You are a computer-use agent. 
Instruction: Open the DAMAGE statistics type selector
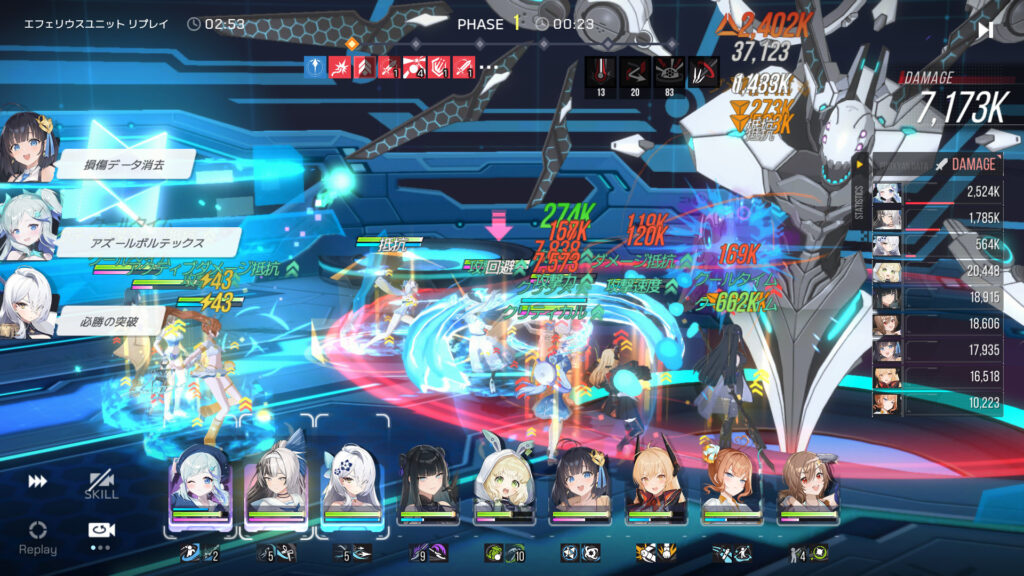pyautogui.click(x=962, y=164)
